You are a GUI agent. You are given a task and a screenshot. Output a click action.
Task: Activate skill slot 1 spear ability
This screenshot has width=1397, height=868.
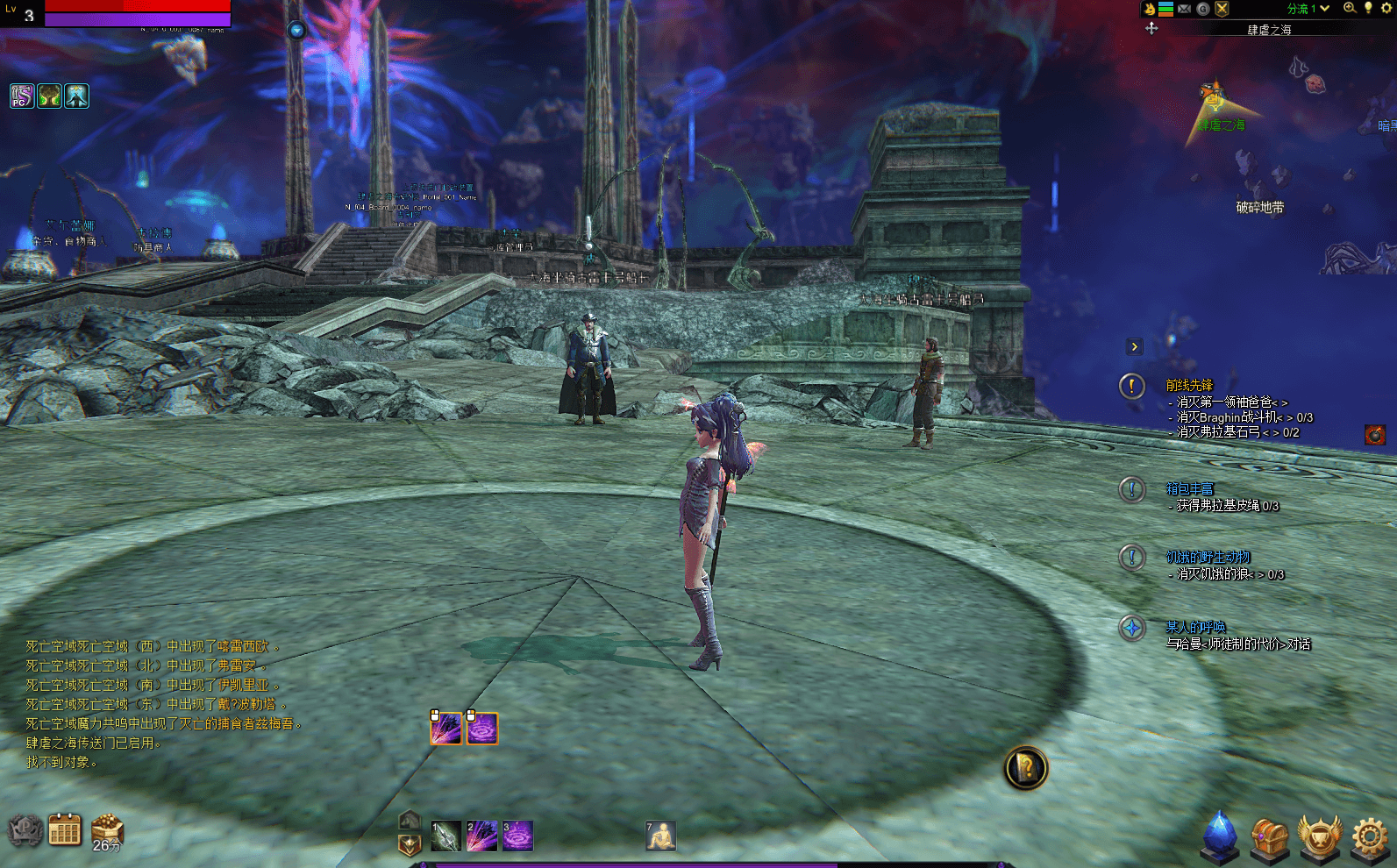[x=445, y=836]
